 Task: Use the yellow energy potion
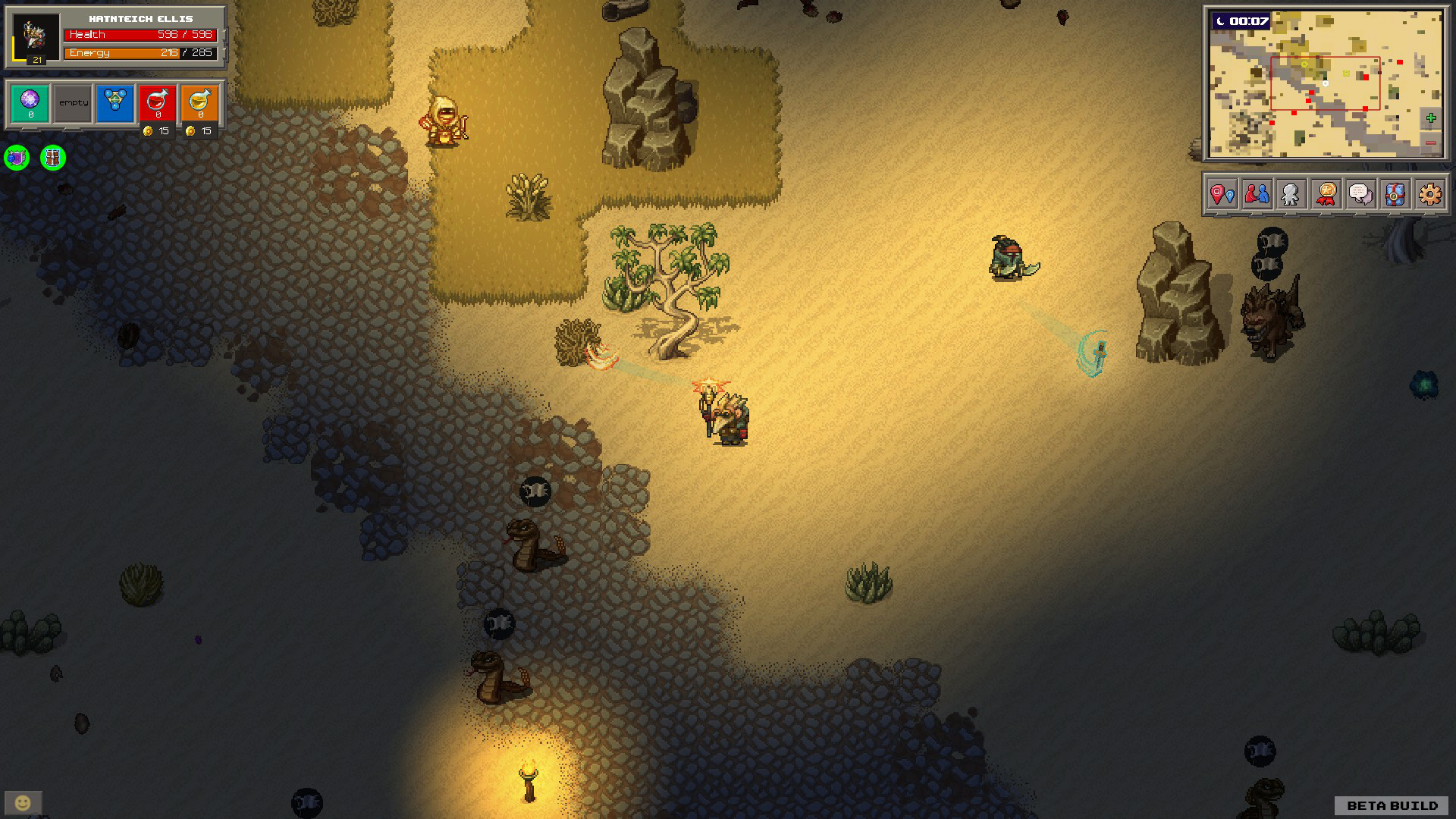[200, 101]
